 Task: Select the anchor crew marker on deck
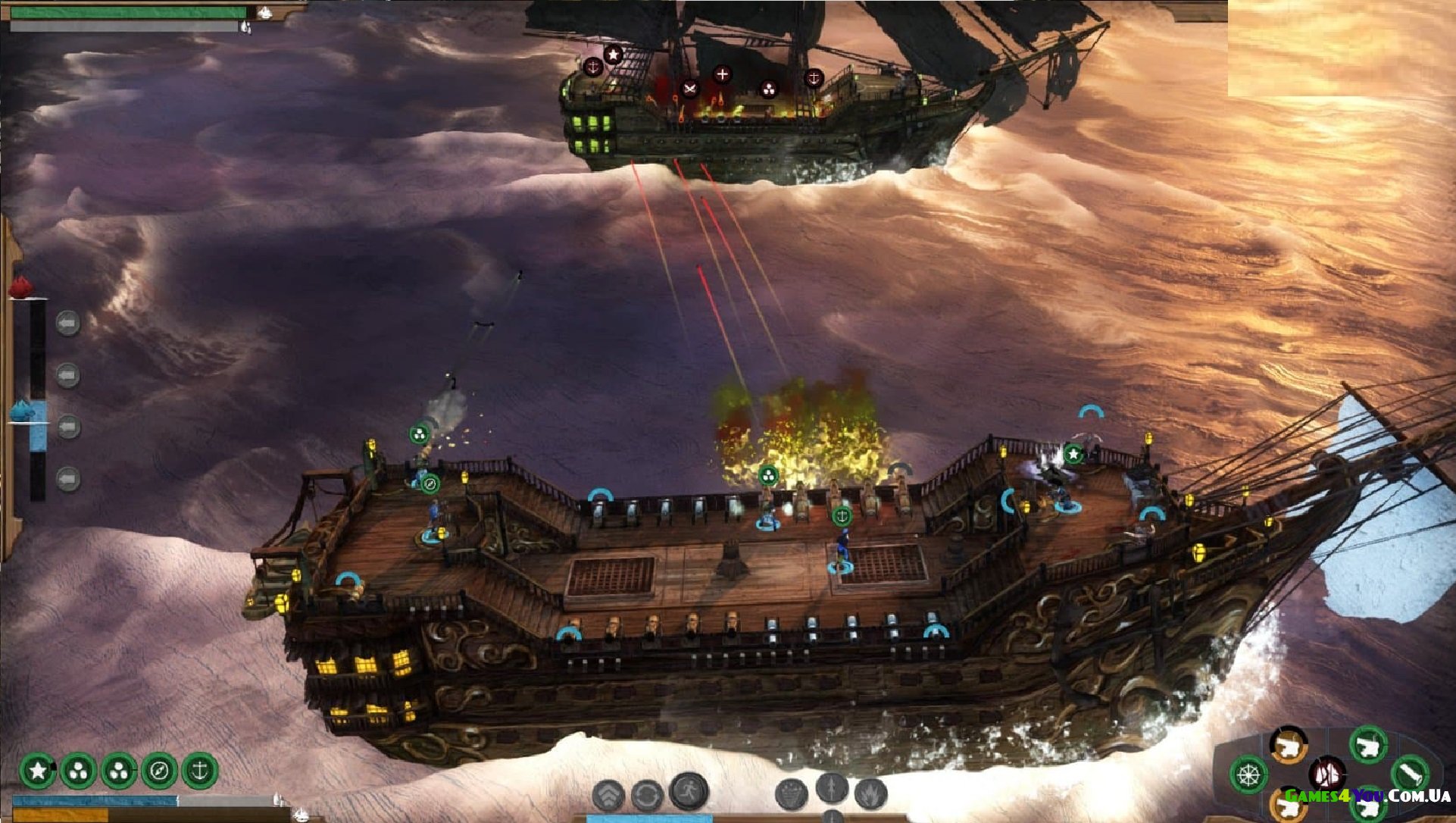(x=842, y=516)
